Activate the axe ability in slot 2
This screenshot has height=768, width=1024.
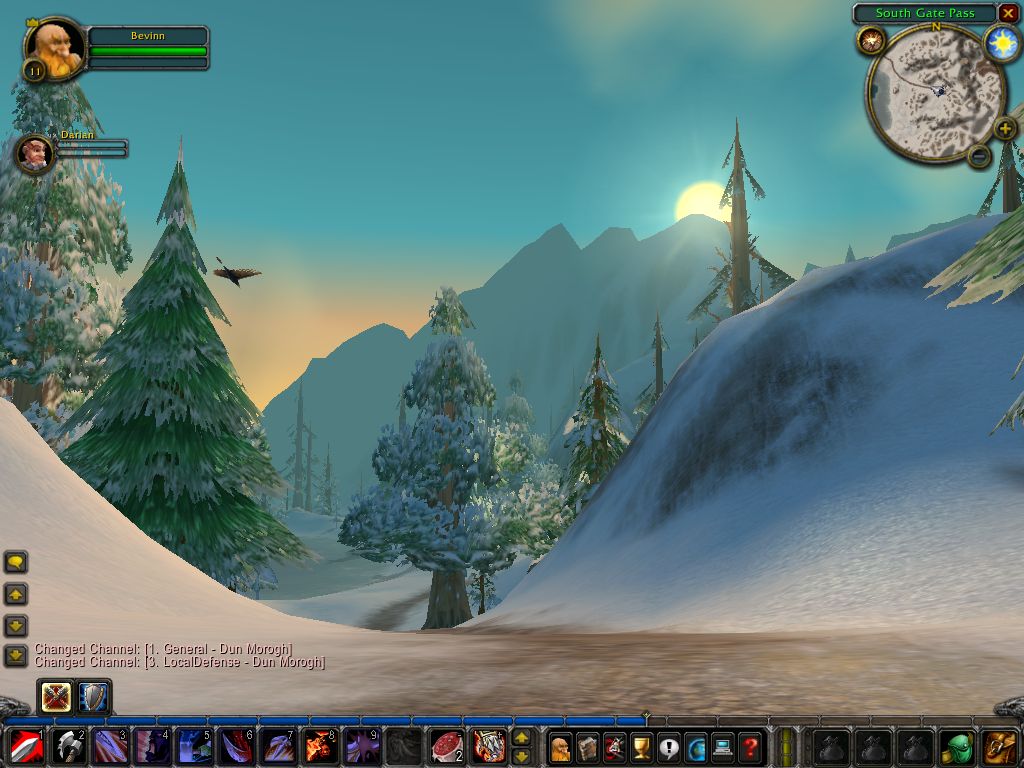point(69,746)
